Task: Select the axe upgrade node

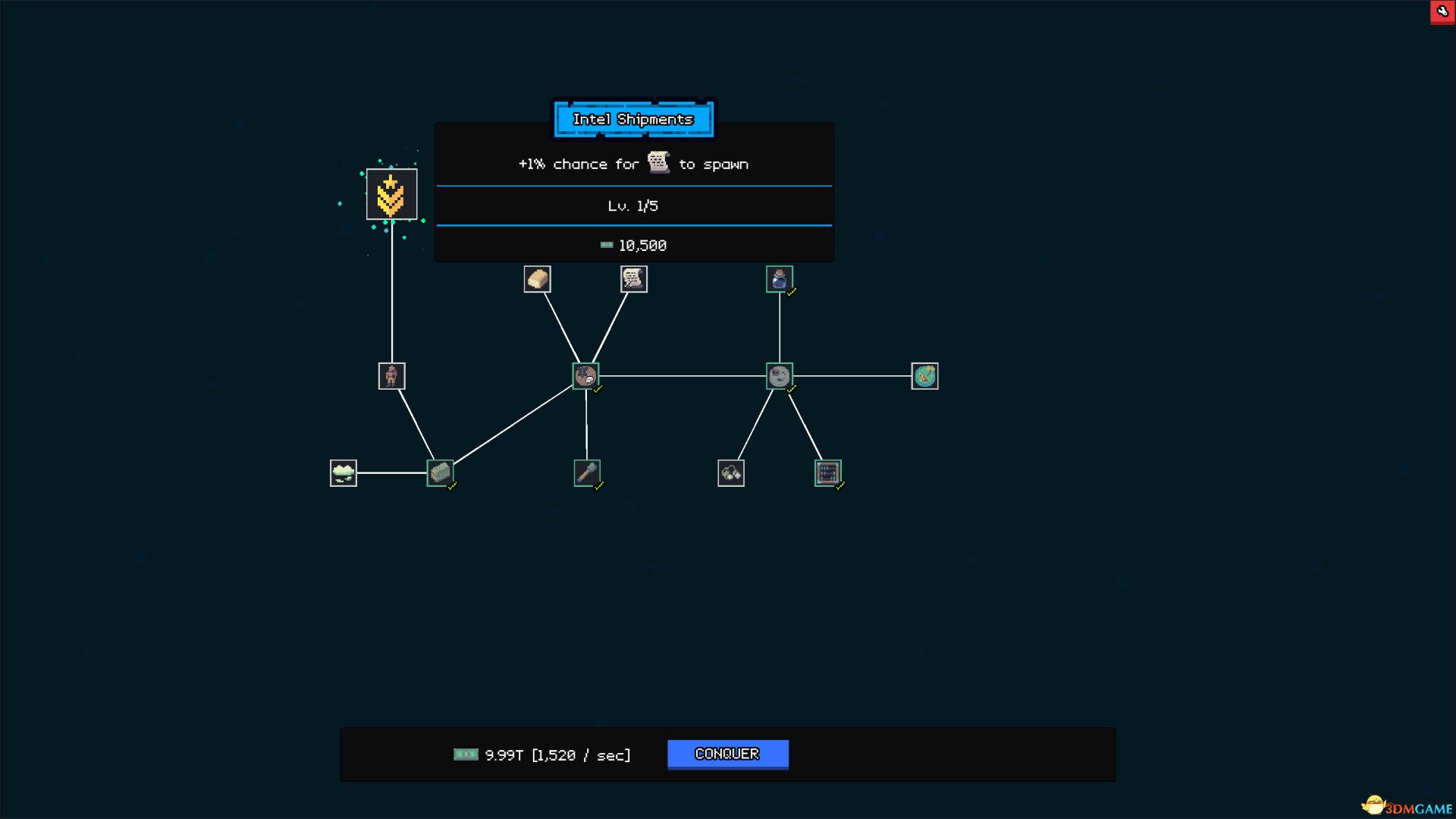Action: point(588,472)
